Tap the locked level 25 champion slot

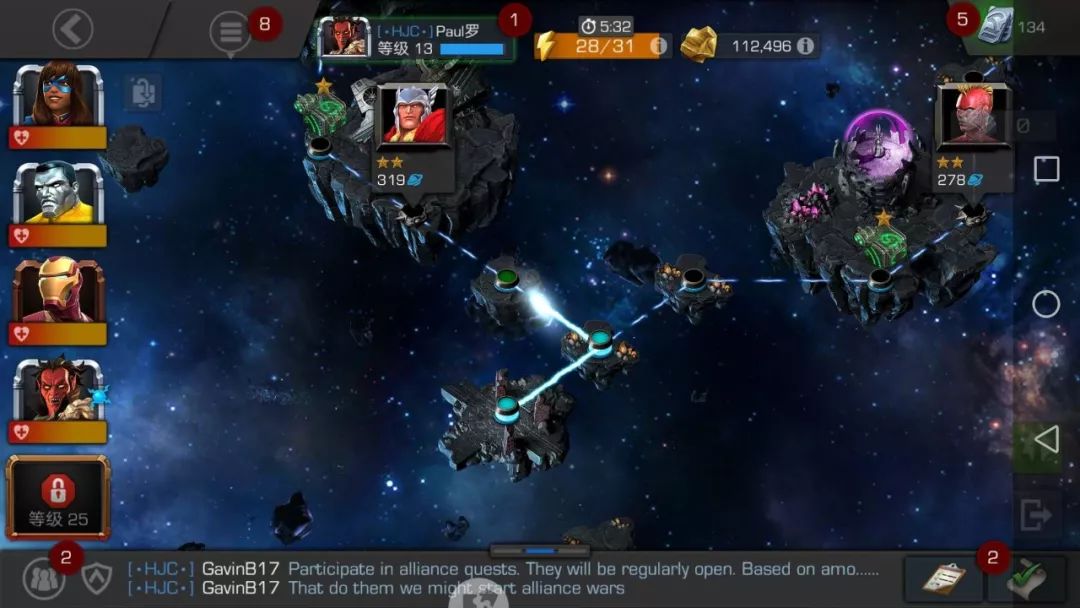(58, 498)
